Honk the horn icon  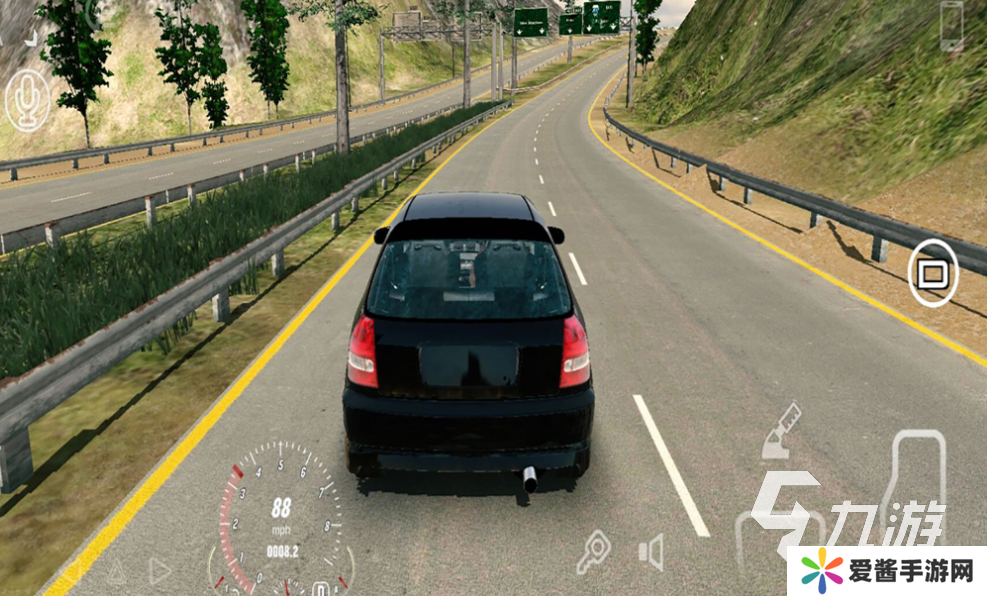coord(651,552)
